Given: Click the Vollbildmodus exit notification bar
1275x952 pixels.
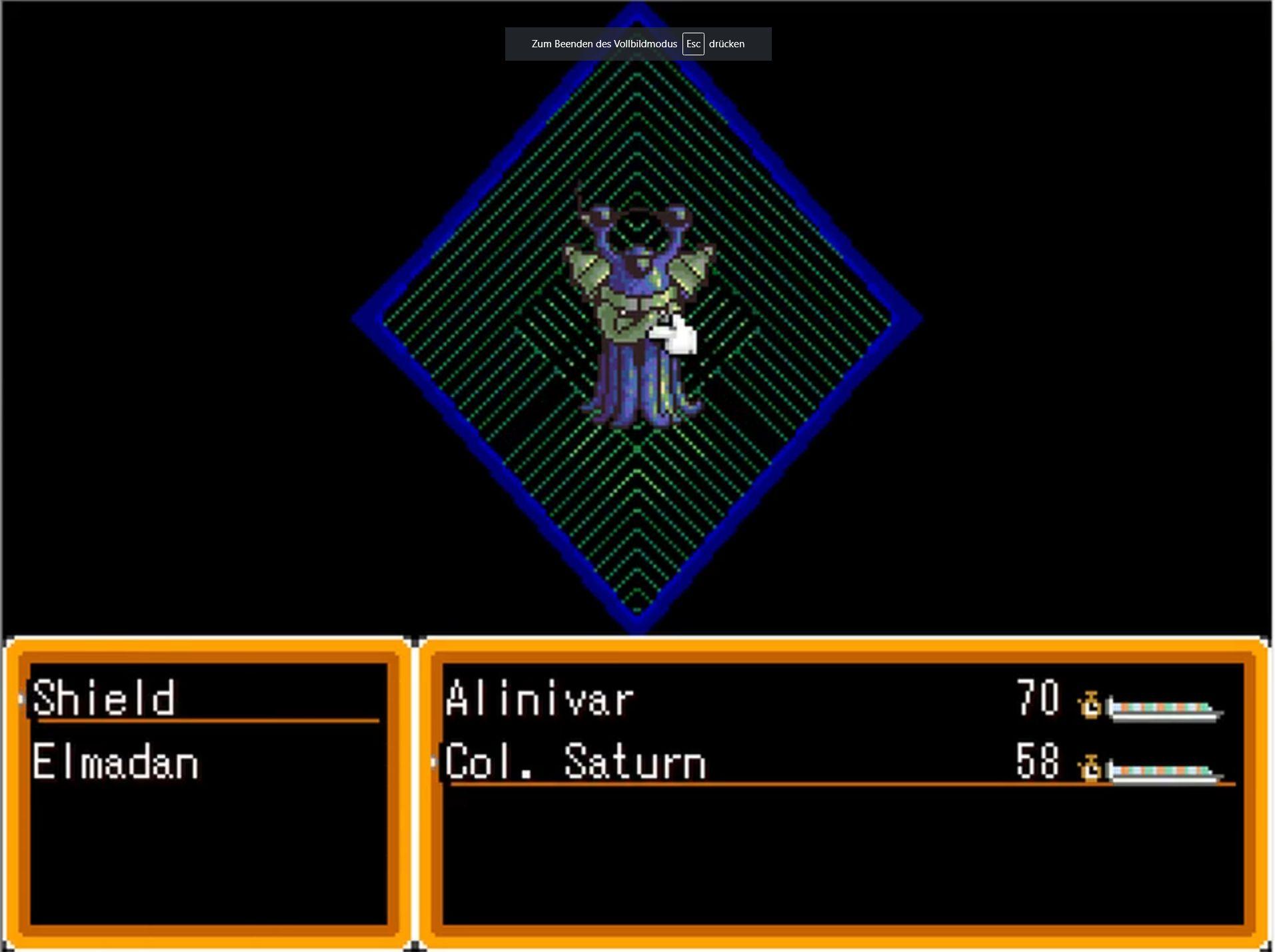Looking at the screenshot, I should point(638,44).
